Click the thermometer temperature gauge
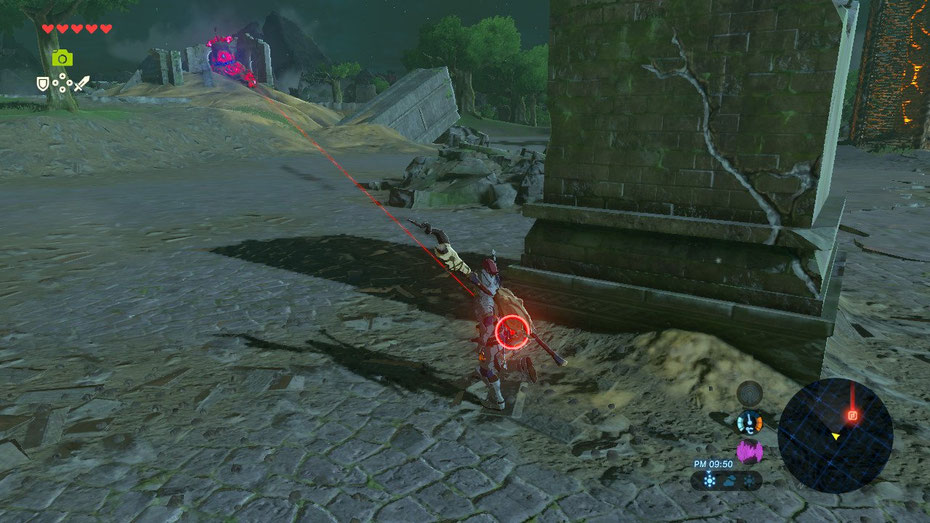The image size is (930, 523). 749,423
